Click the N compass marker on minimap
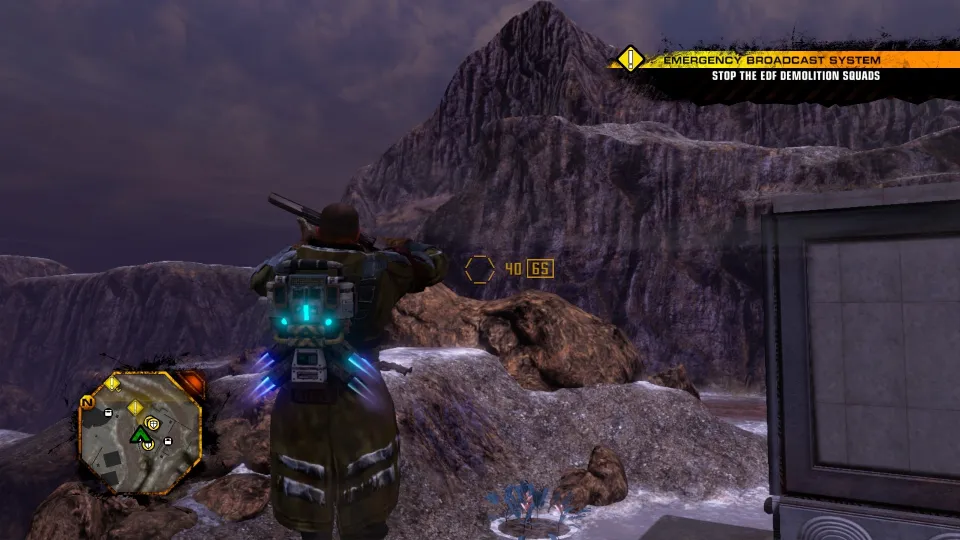This screenshot has width=960, height=540. pyautogui.click(x=87, y=402)
